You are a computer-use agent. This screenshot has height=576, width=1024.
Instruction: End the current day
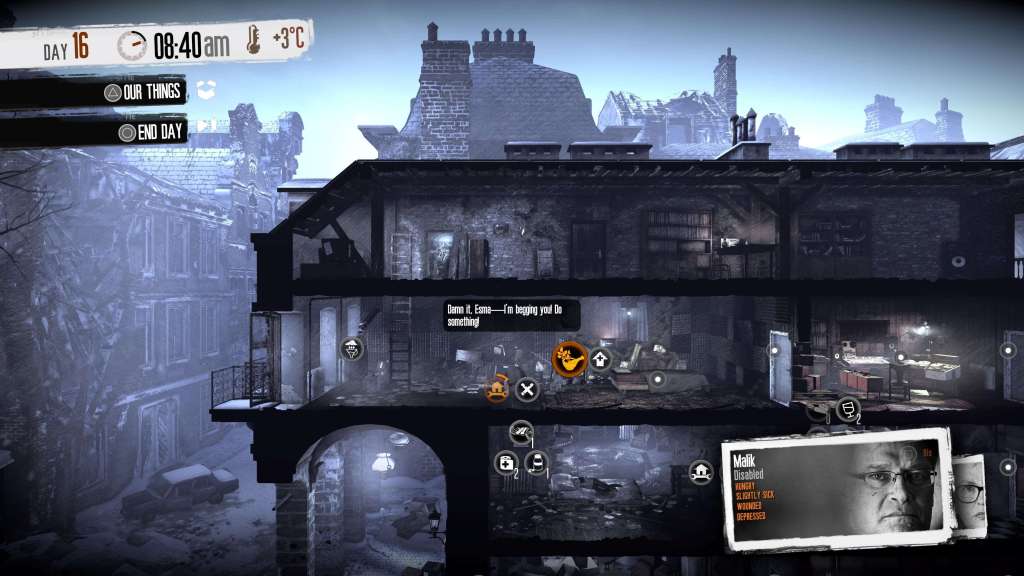coord(152,132)
